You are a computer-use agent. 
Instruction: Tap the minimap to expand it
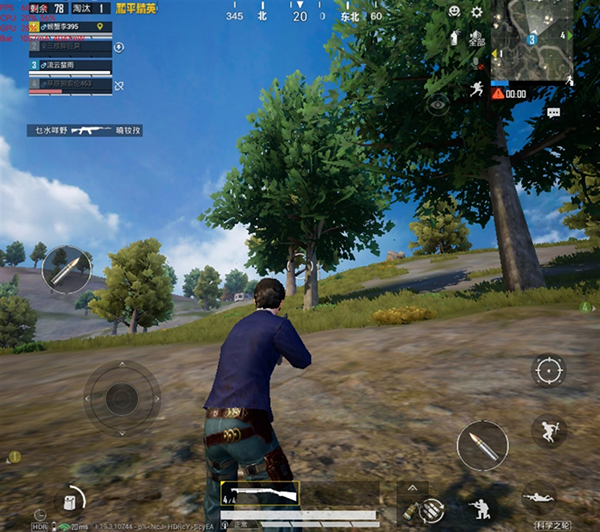pos(531,39)
